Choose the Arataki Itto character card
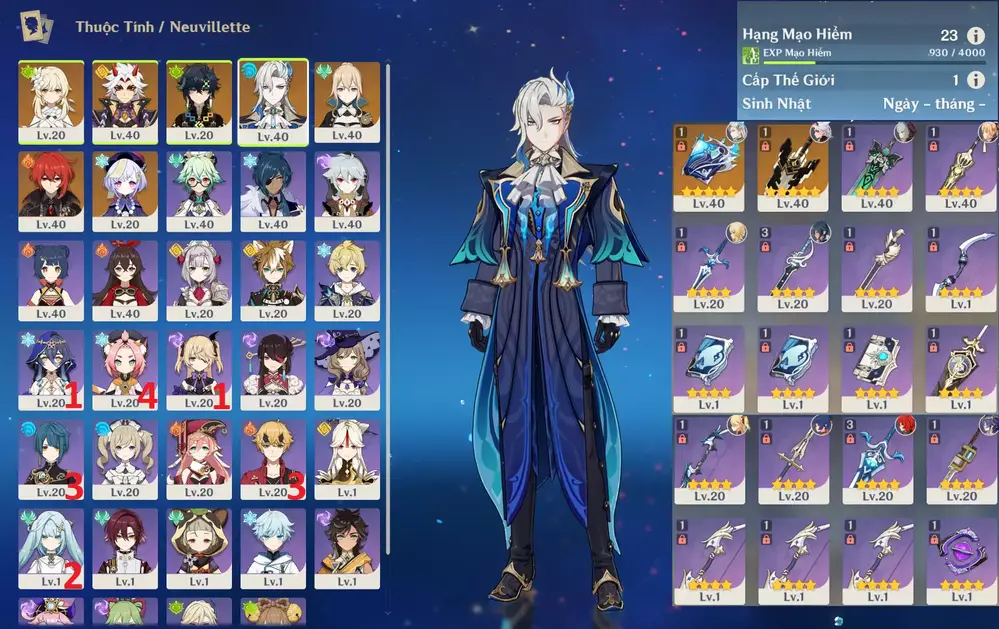Image resolution: width=999 pixels, height=629 pixels. [125, 101]
